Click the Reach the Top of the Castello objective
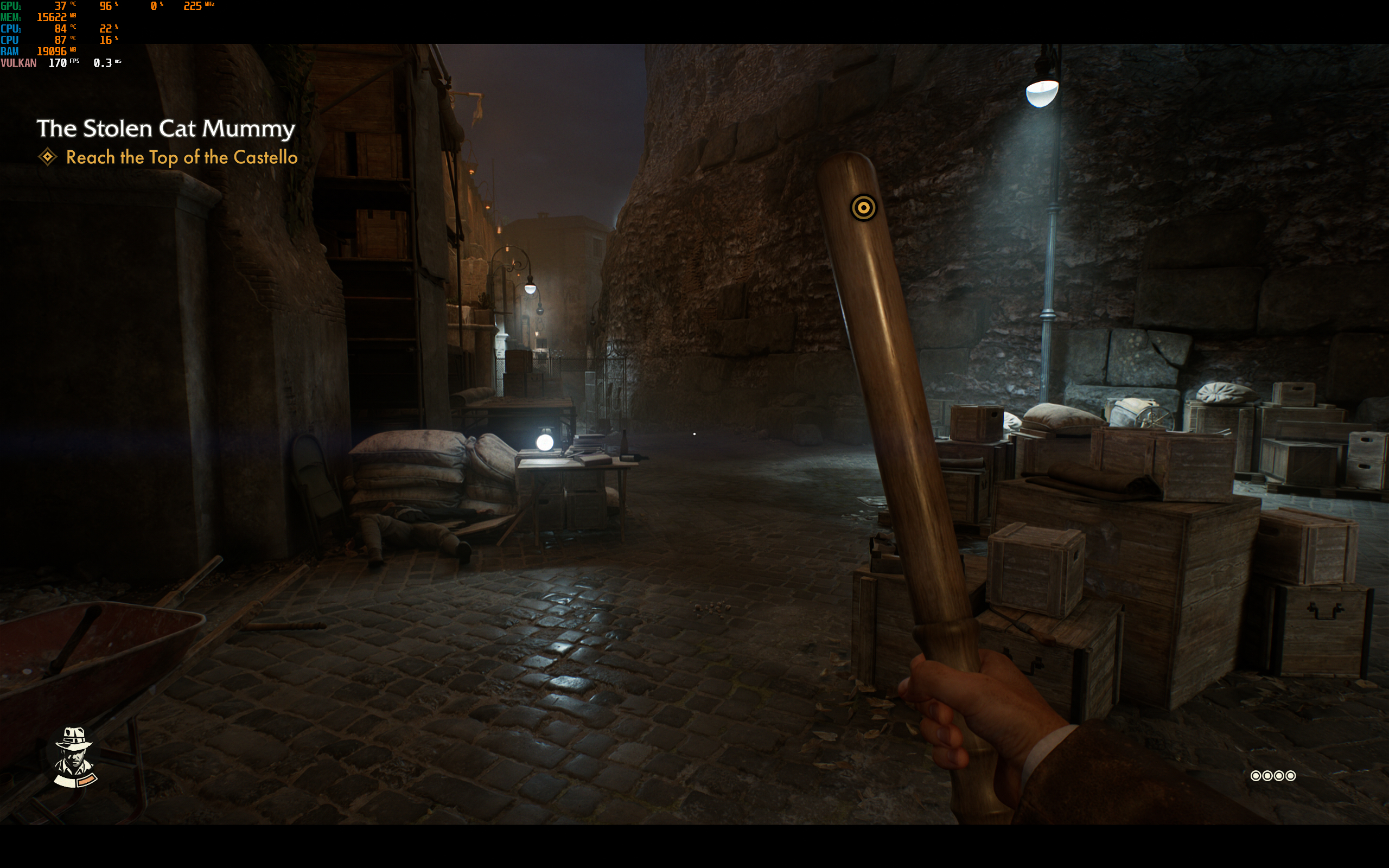Image resolution: width=1389 pixels, height=868 pixels. click(181, 157)
